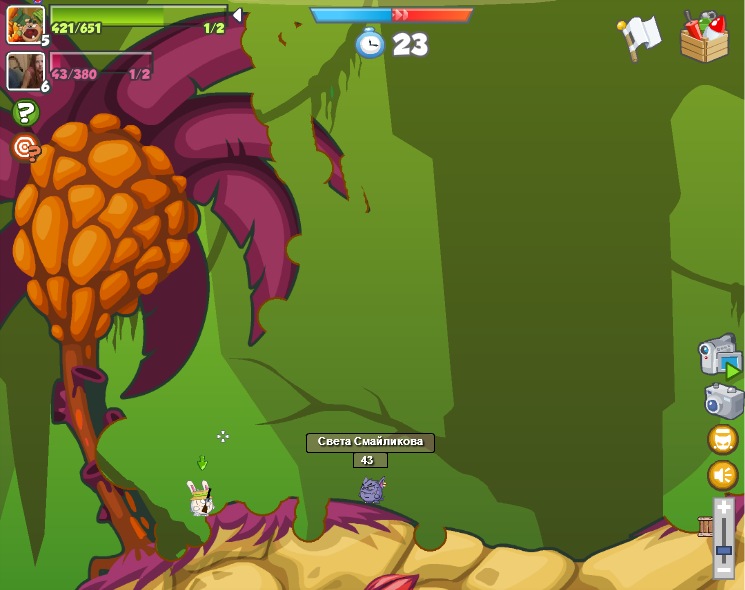
Task: Take a screenshot with camera icon
Action: tap(723, 400)
